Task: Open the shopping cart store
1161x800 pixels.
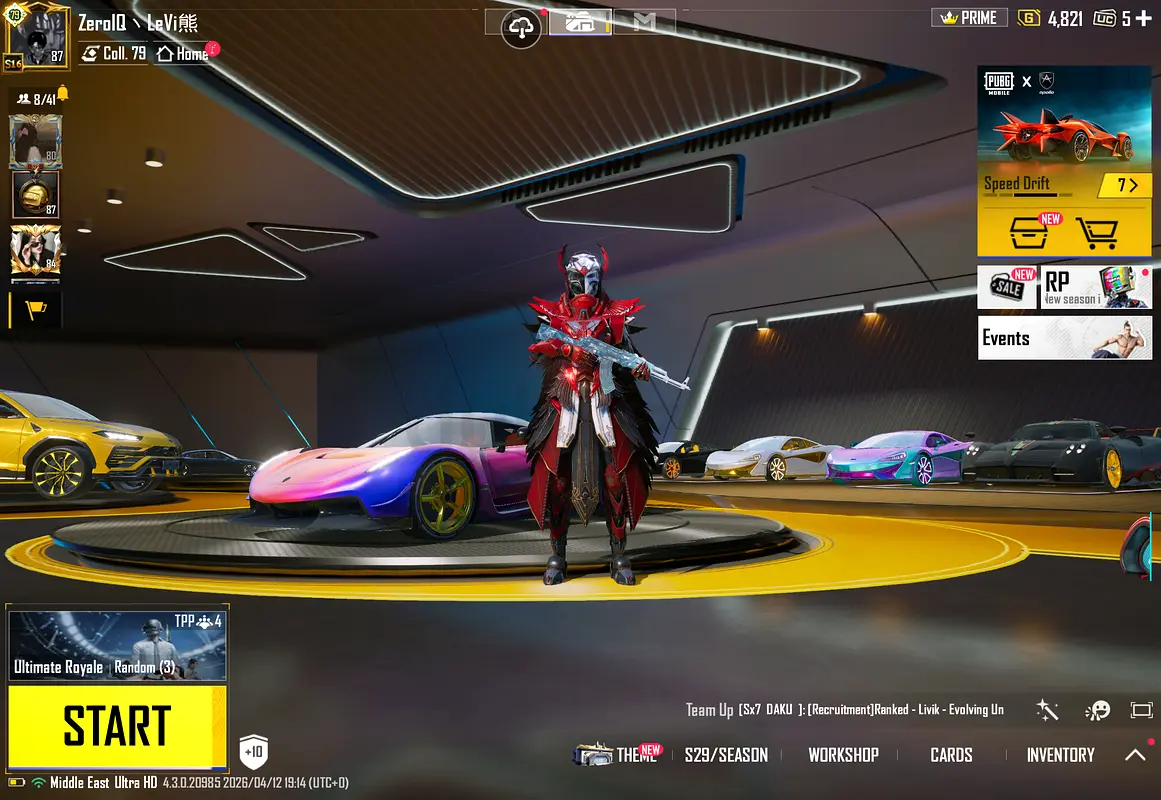Action: tap(1096, 233)
